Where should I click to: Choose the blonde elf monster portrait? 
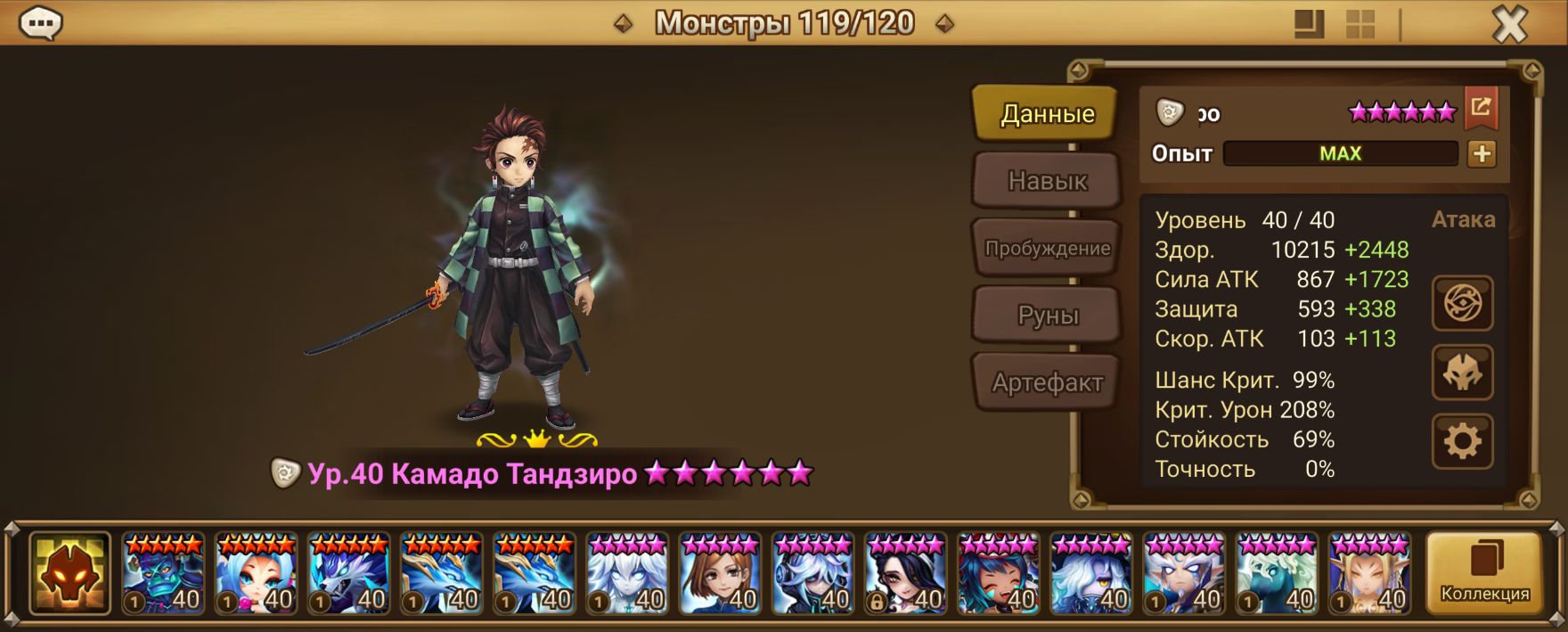[x=1369, y=573]
